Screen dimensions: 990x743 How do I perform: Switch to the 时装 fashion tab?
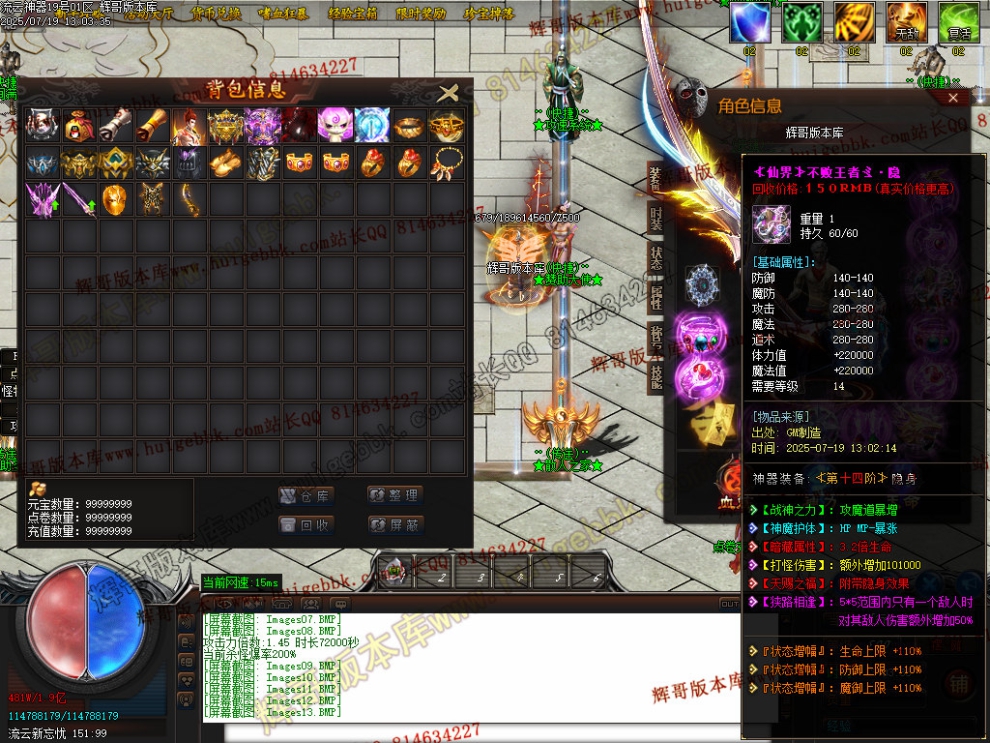pyautogui.click(x=656, y=218)
